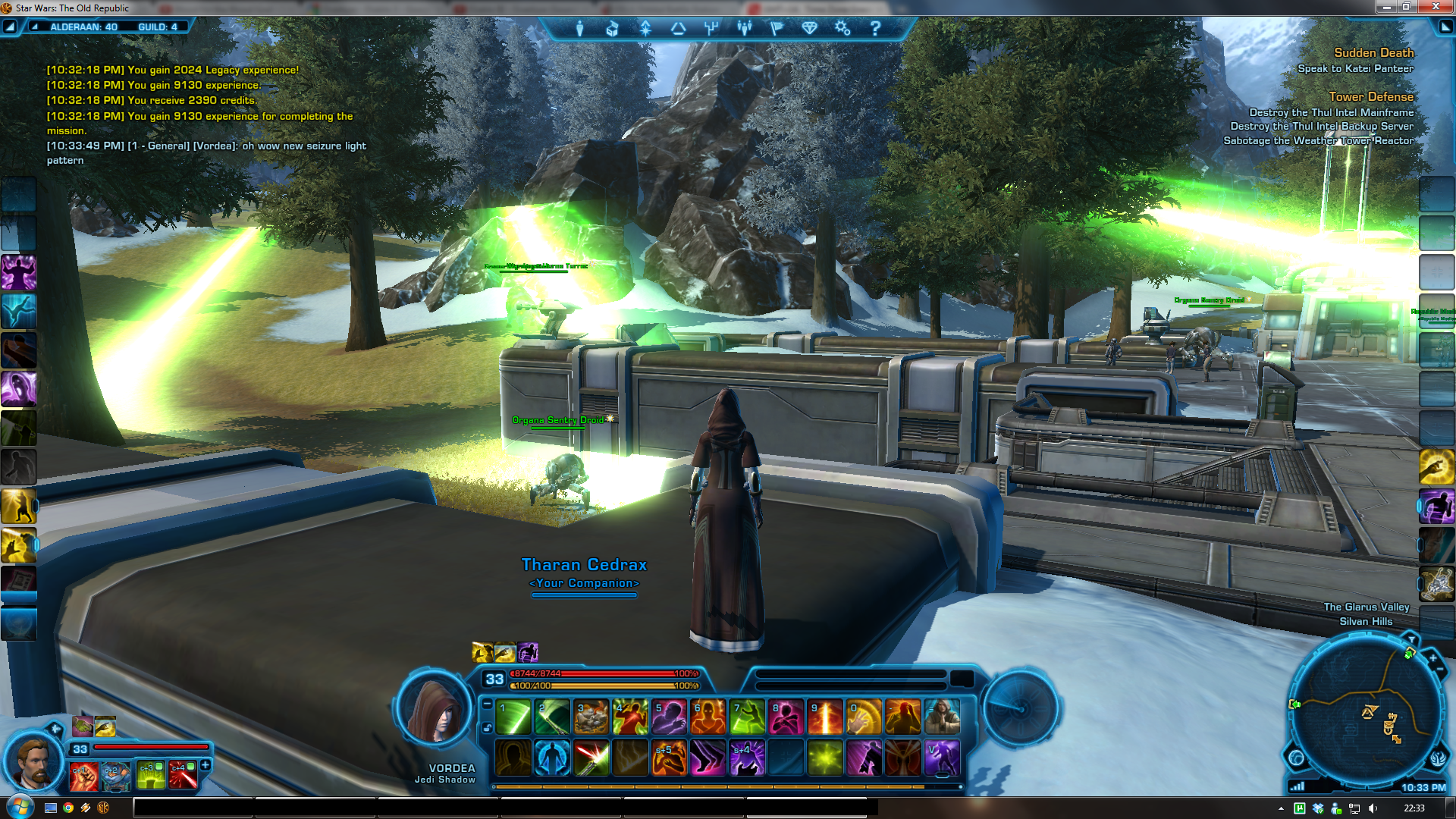This screenshot has width=1456, height=819.
Task: Click the question mark help icon
Action: pos(875,29)
